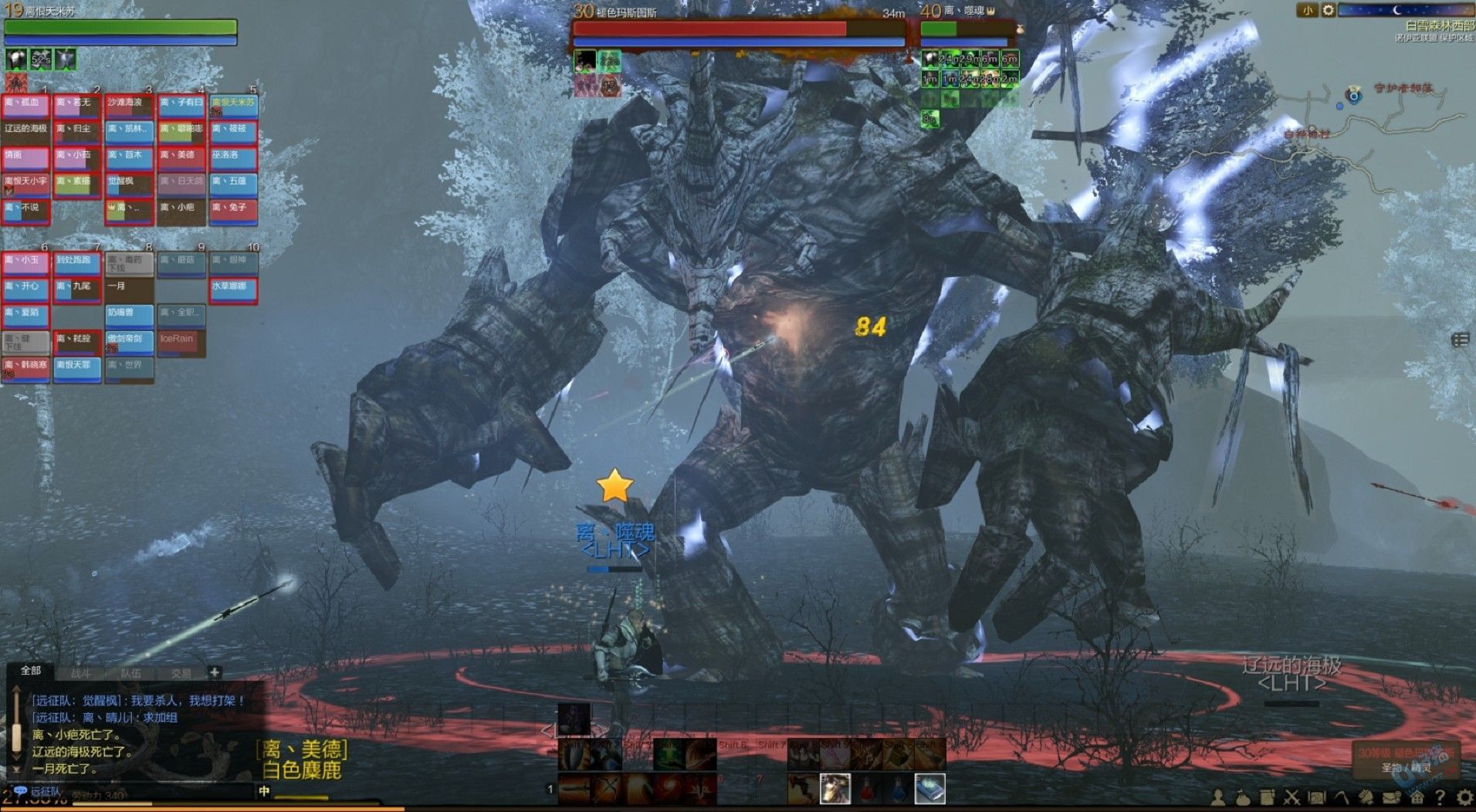
Task: Open the character silhouette menu icon
Action: click(x=1218, y=797)
